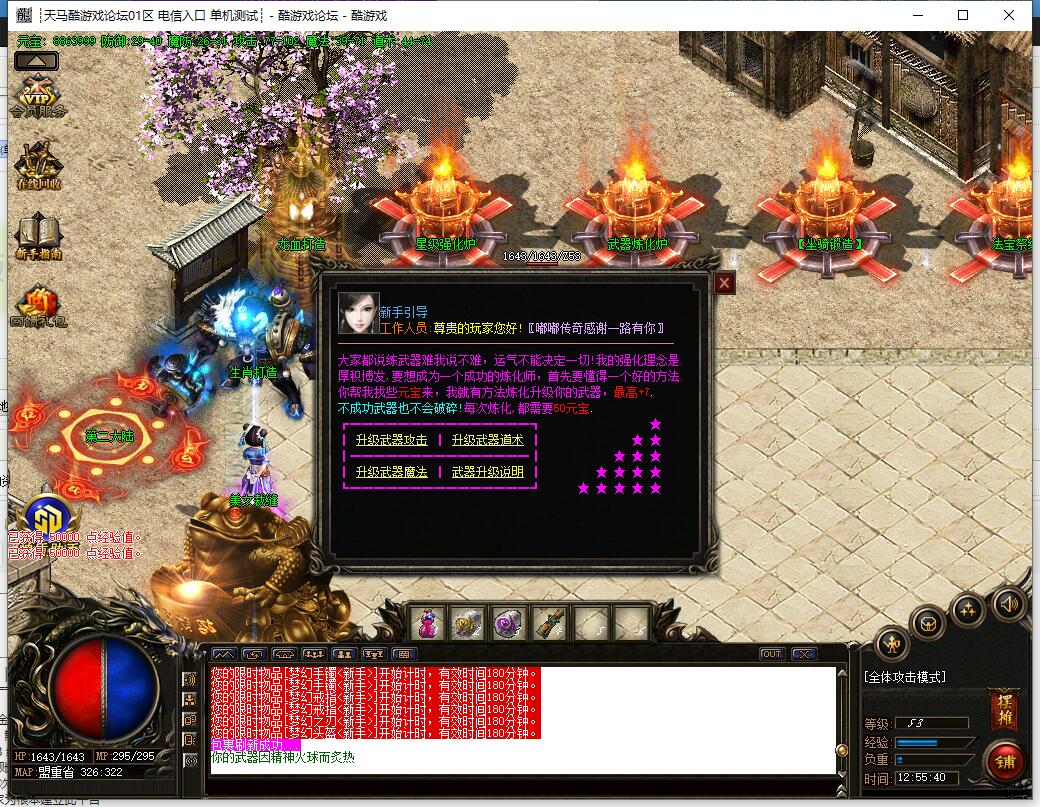Choose 升级武器攻击 dialogue option
Viewport: 1040px width, 807px height.
point(390,440)
